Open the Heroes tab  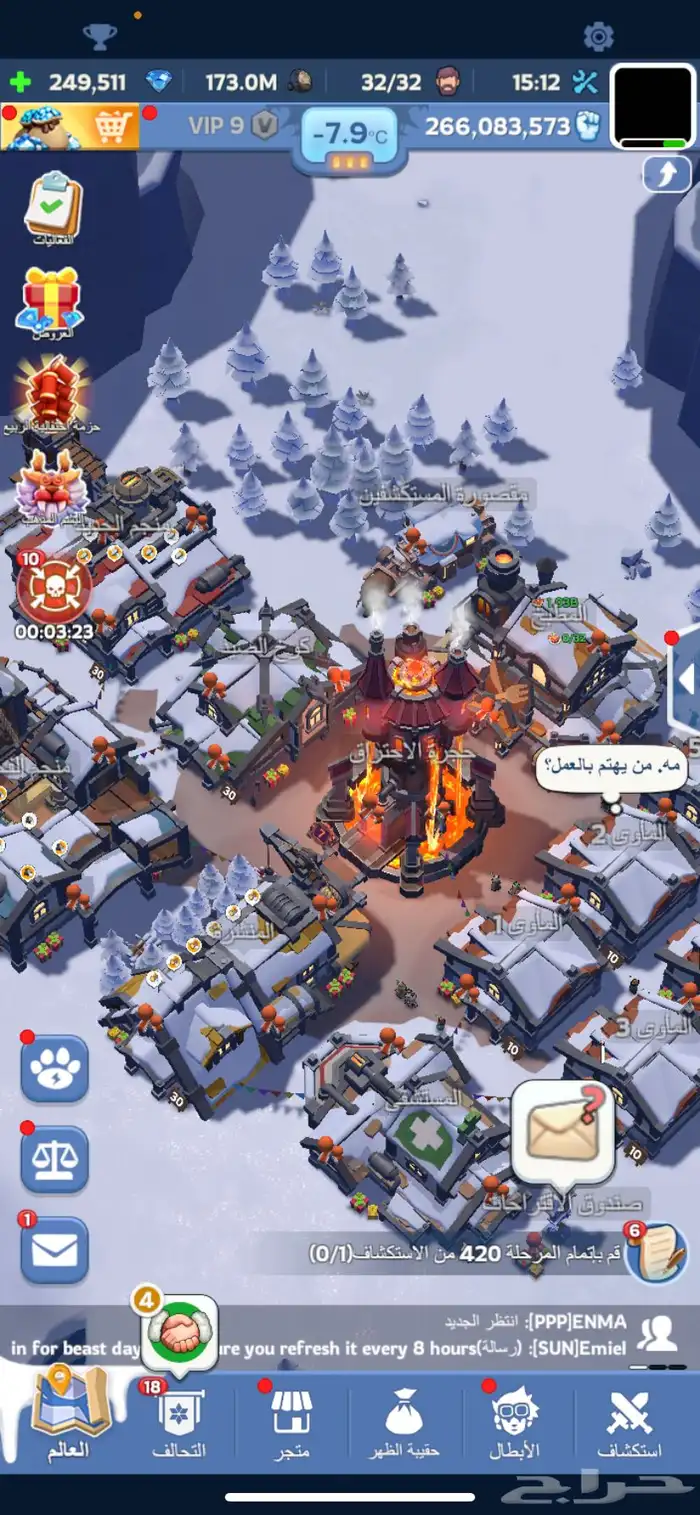[x=516, y=1420]
